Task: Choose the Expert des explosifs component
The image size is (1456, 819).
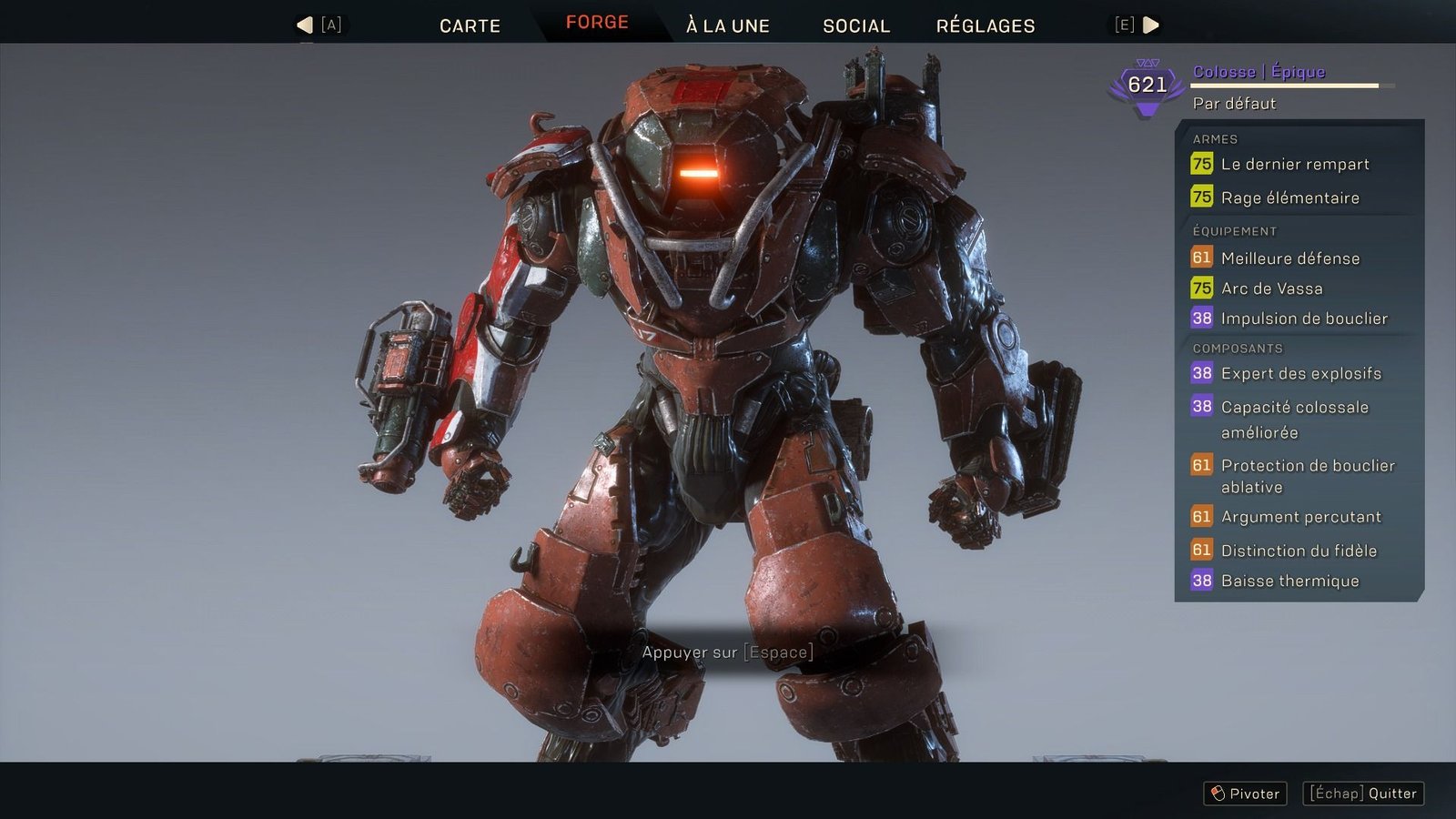Action: click(x=1300, y=373)
